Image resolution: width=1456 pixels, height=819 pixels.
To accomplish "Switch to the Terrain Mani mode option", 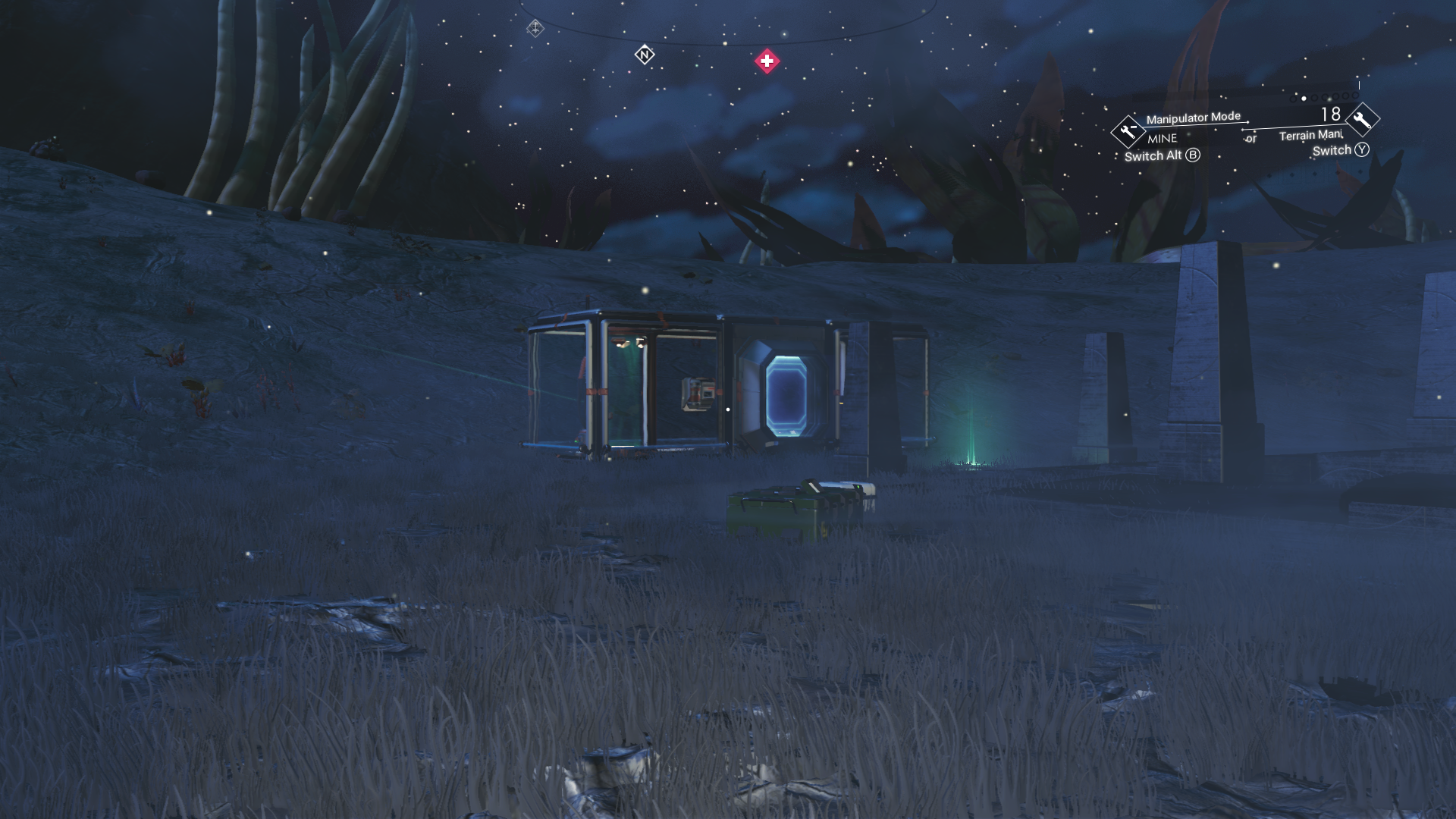I will coord(1310,136).
